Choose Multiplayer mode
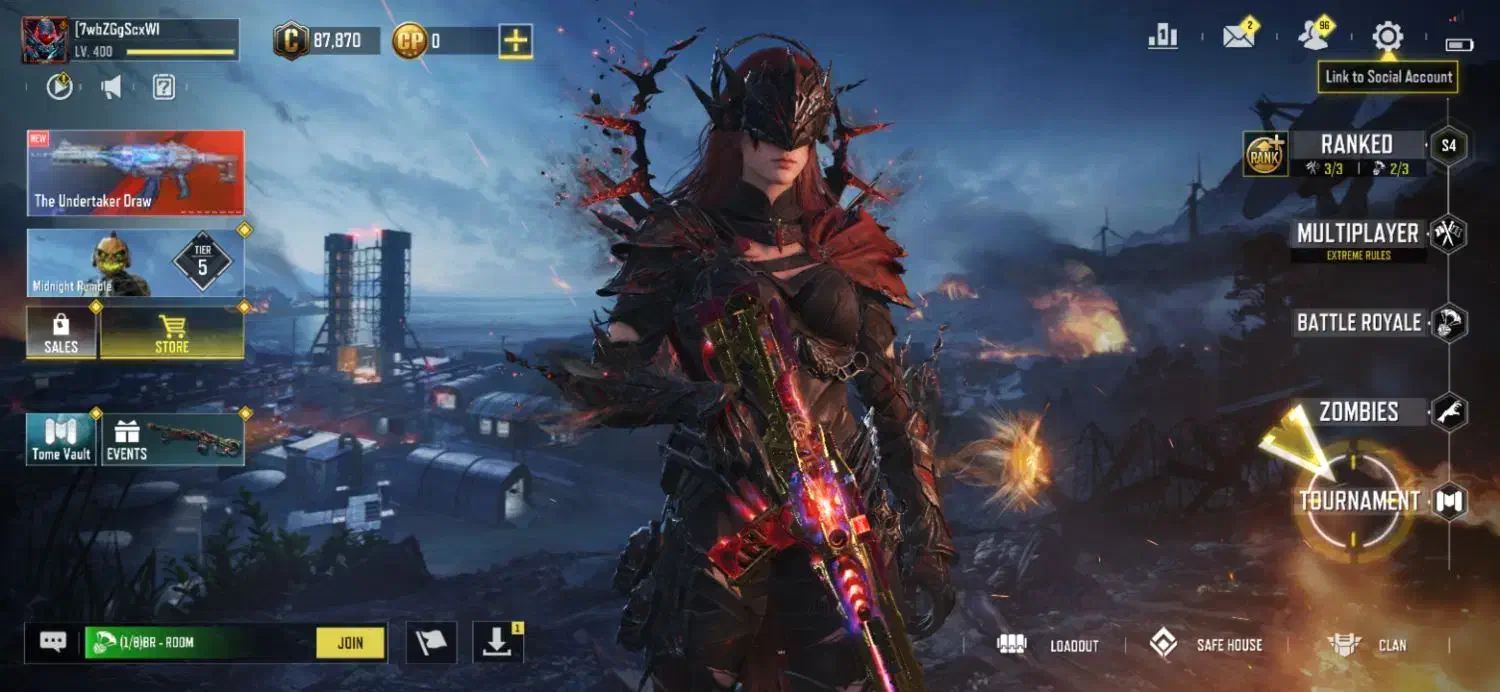 (1357, 234)
